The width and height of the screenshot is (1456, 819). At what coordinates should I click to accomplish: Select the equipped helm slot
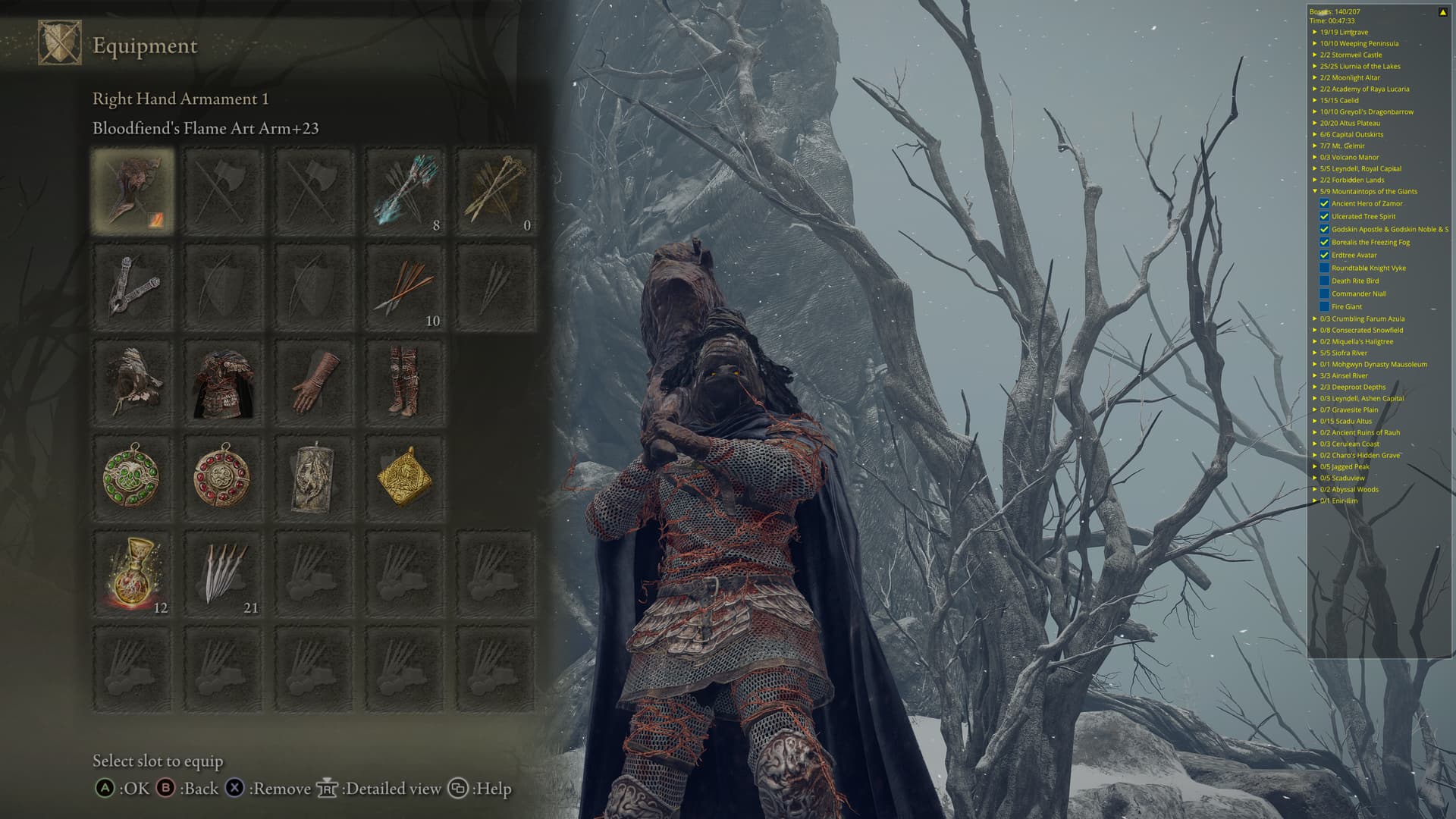[x=133, y=383]
